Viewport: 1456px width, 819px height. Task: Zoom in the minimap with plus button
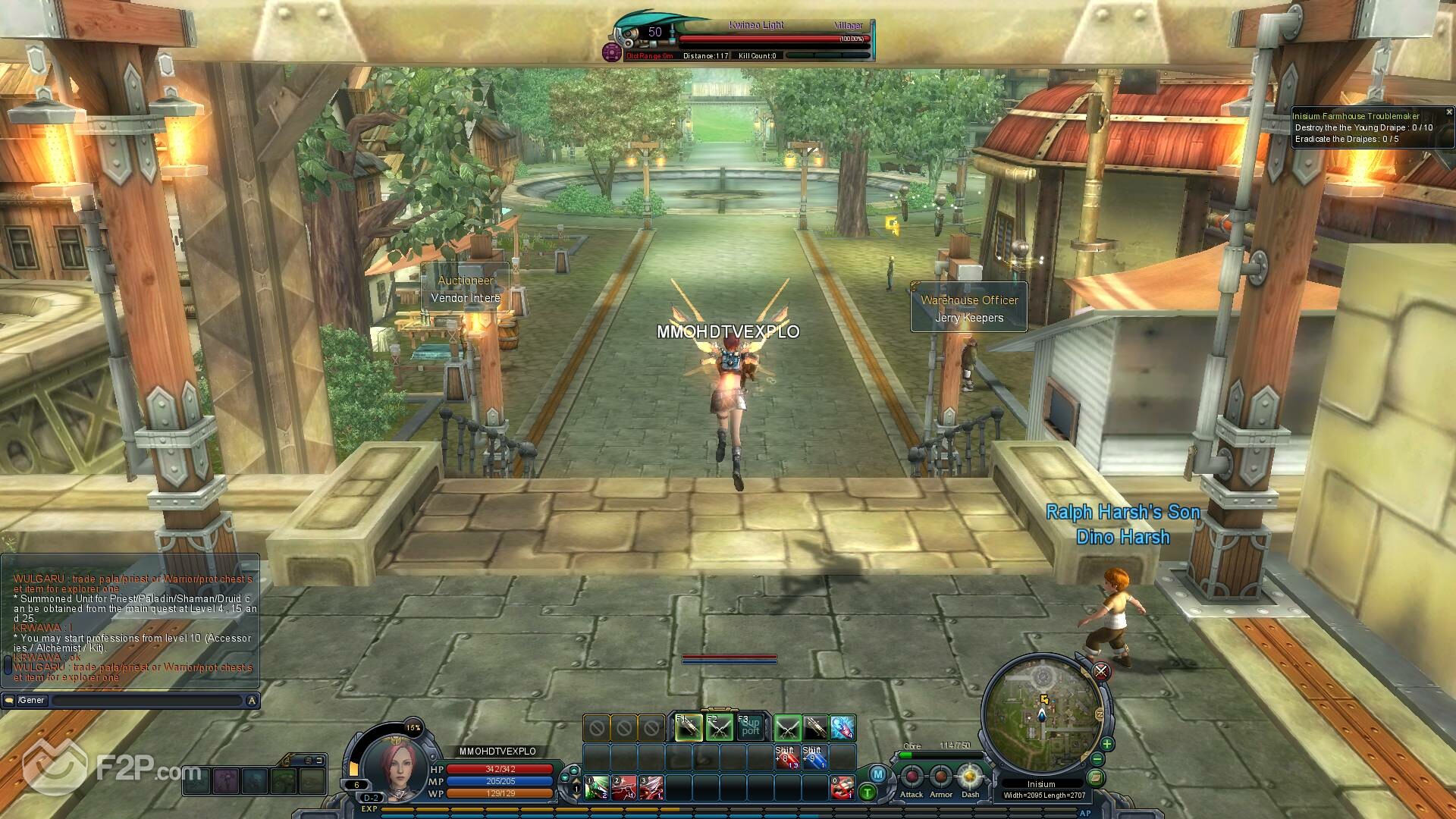coord(1107,744)
